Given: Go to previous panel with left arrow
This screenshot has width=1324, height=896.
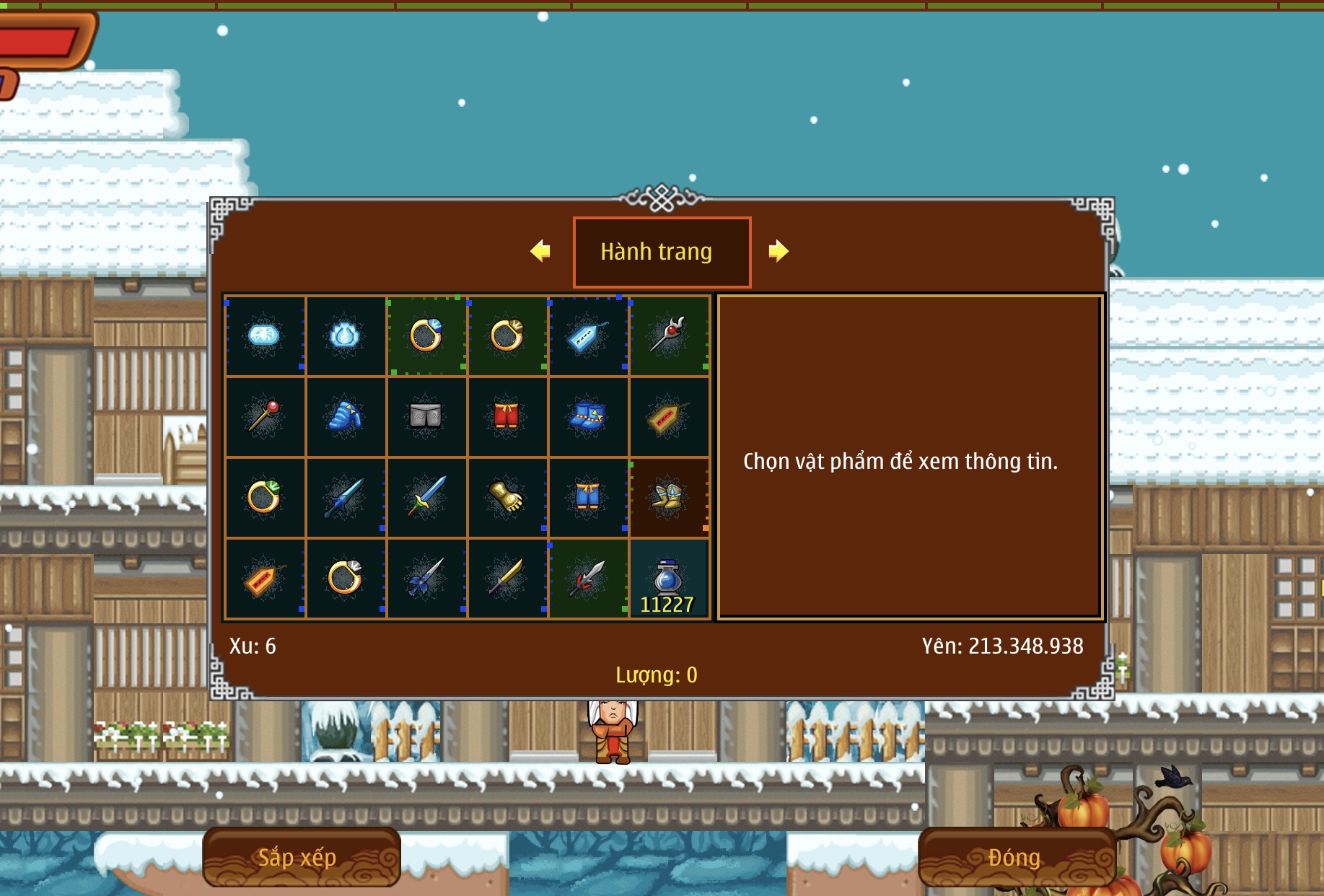Looking at the screenshot, I should tap(540, 251).
